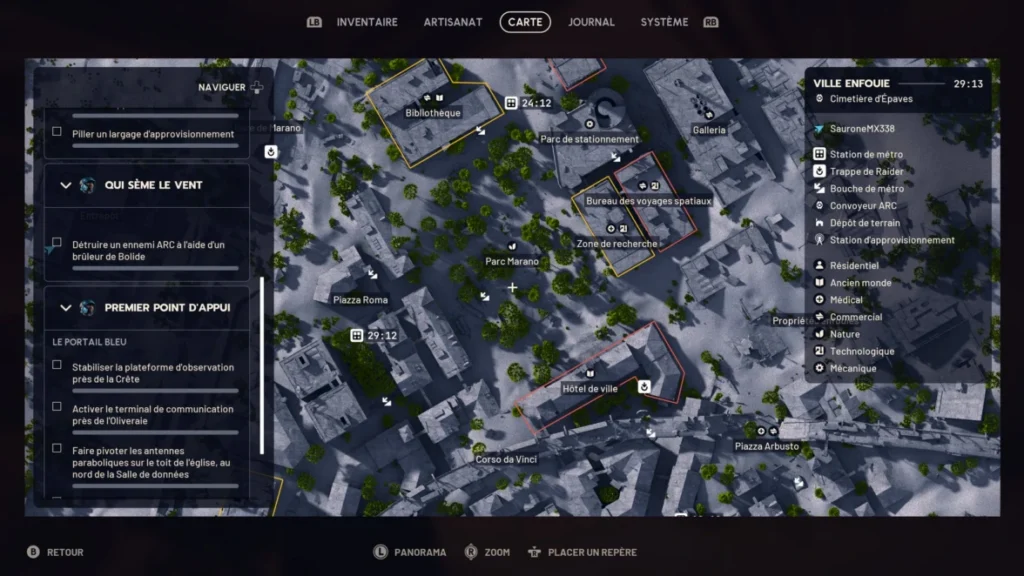Collapse the Qui sème le vent quest

tap(66, 185)
